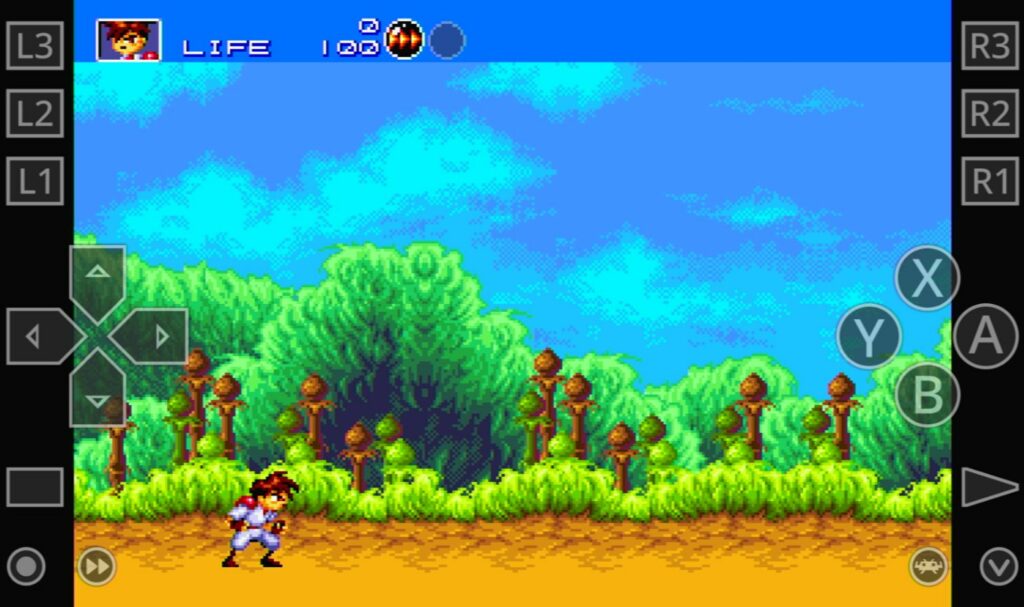Open the gamepad overlay settings icon
Viewport: 1024px width, 607px height.
click(928, 567)
